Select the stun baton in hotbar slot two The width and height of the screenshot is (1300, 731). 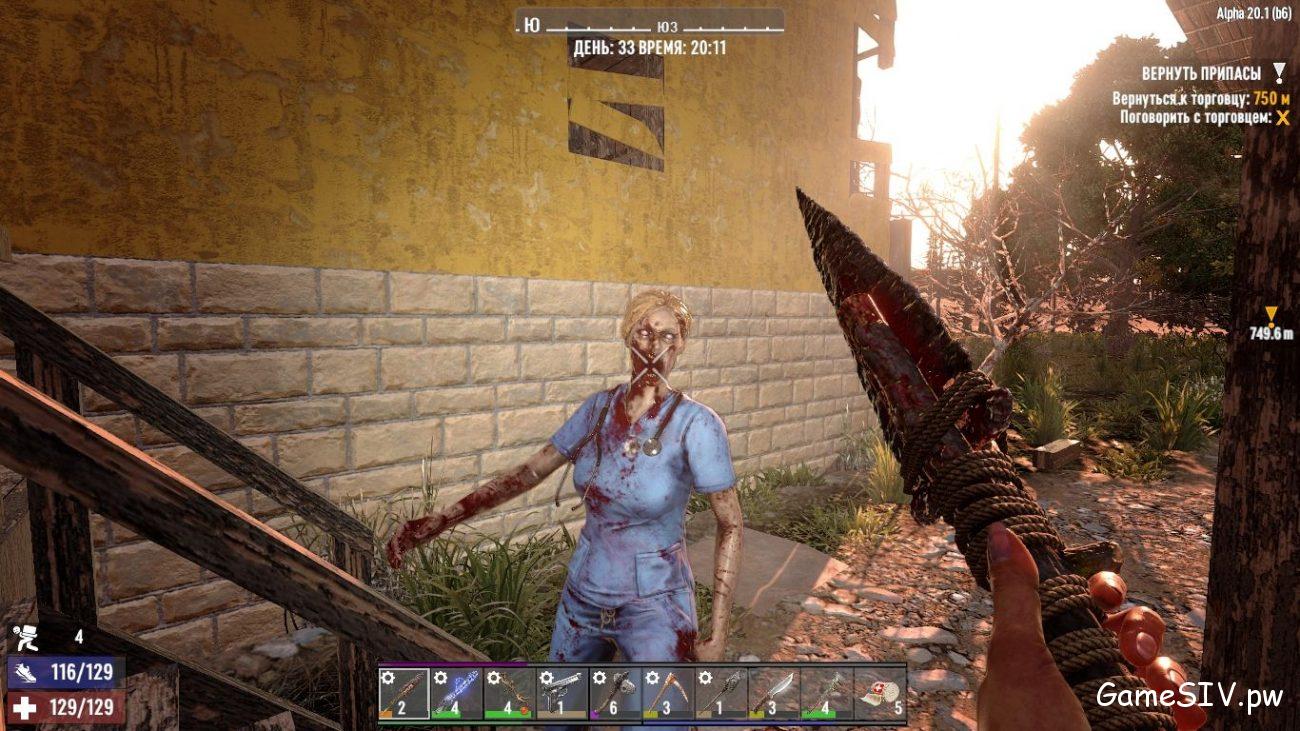pyautogui.click(x=458, y=695)
